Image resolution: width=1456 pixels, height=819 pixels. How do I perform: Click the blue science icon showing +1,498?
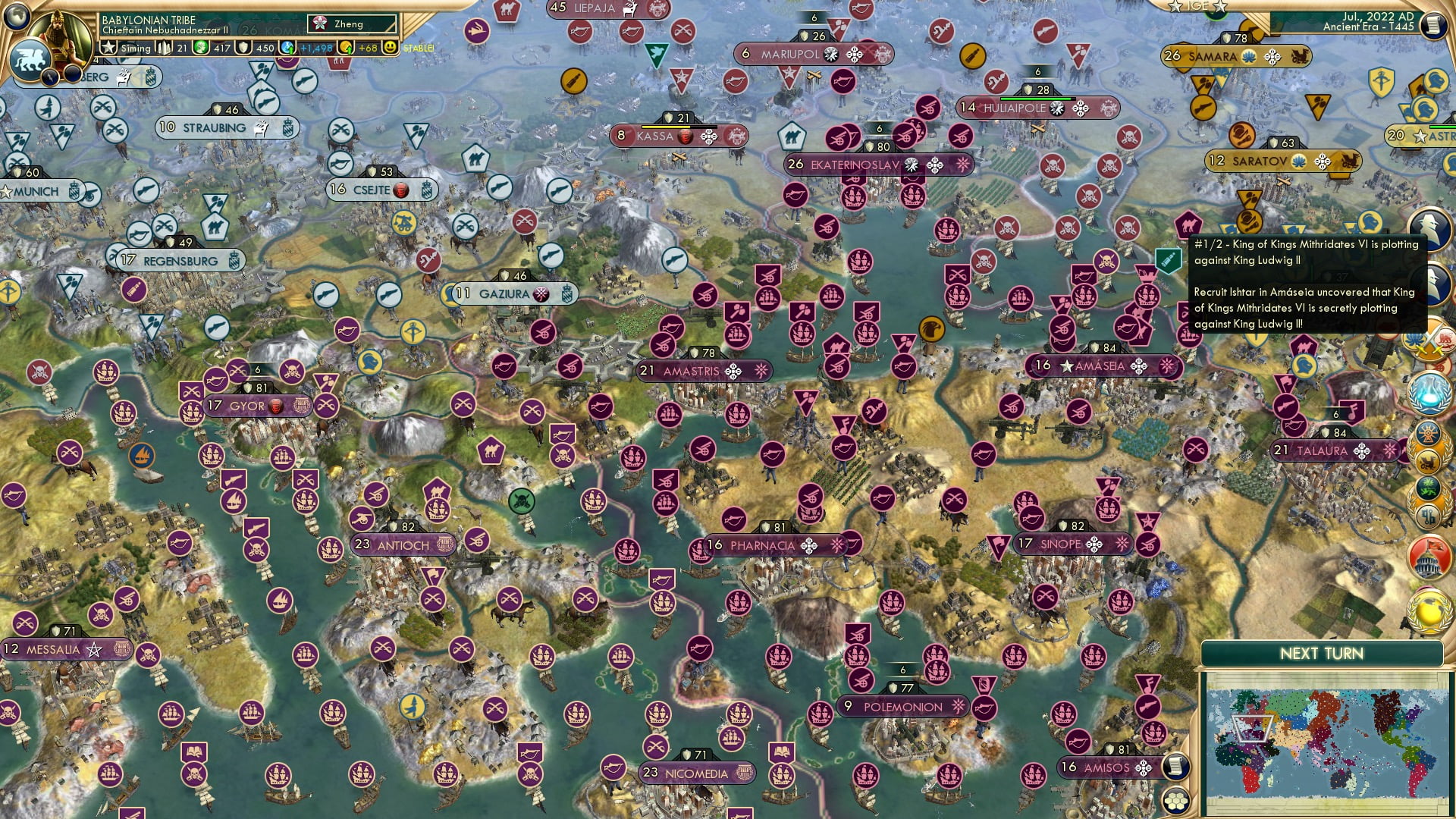pyautogui.click(x=288, y=48)
